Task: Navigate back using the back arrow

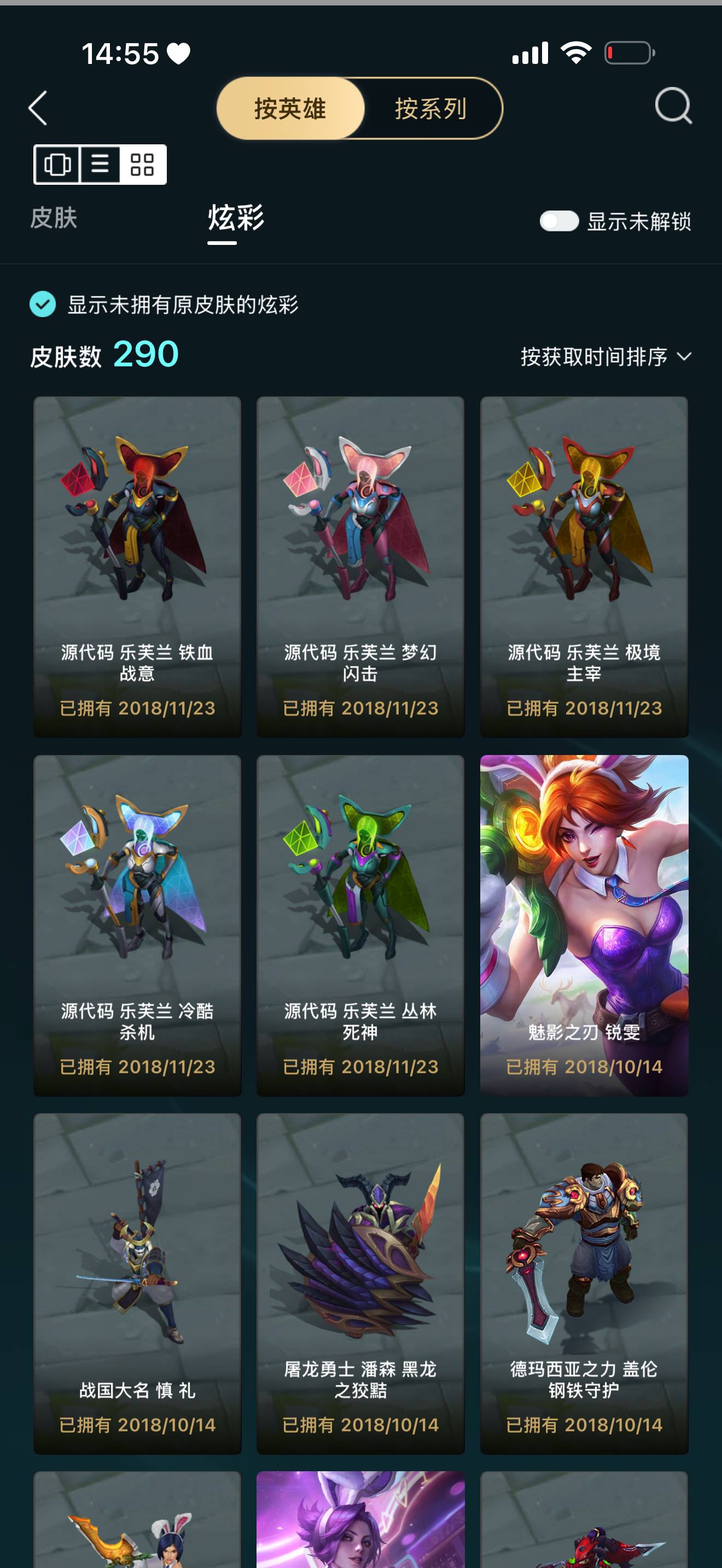Action: click(x=38, y=109)
